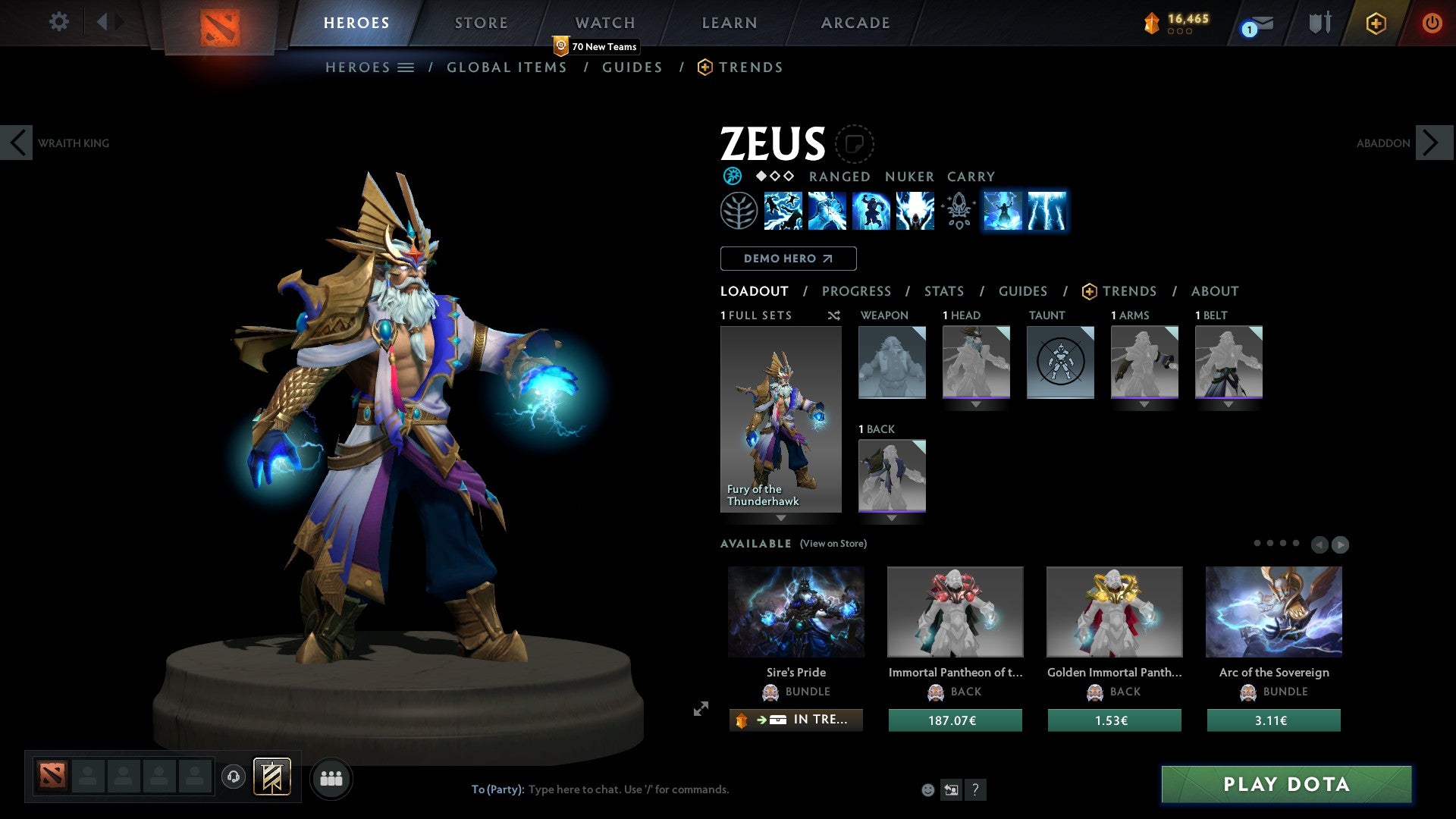
Task: Open the Arcade menu item
Action: click(855, 22)
